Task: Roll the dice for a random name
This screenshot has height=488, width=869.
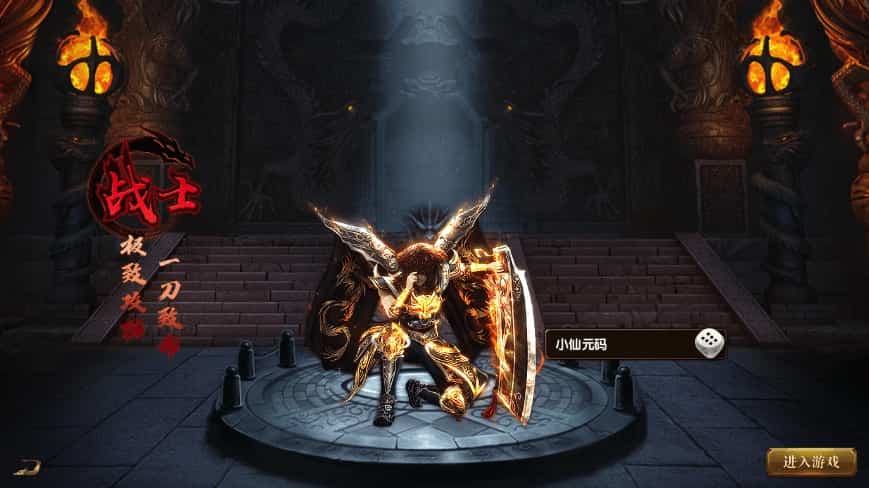Action: 709,344
